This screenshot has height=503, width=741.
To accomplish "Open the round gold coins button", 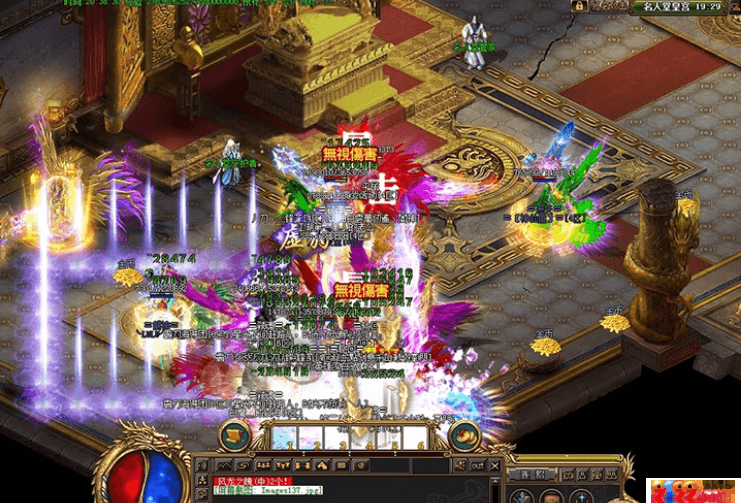I will point(462,436).
